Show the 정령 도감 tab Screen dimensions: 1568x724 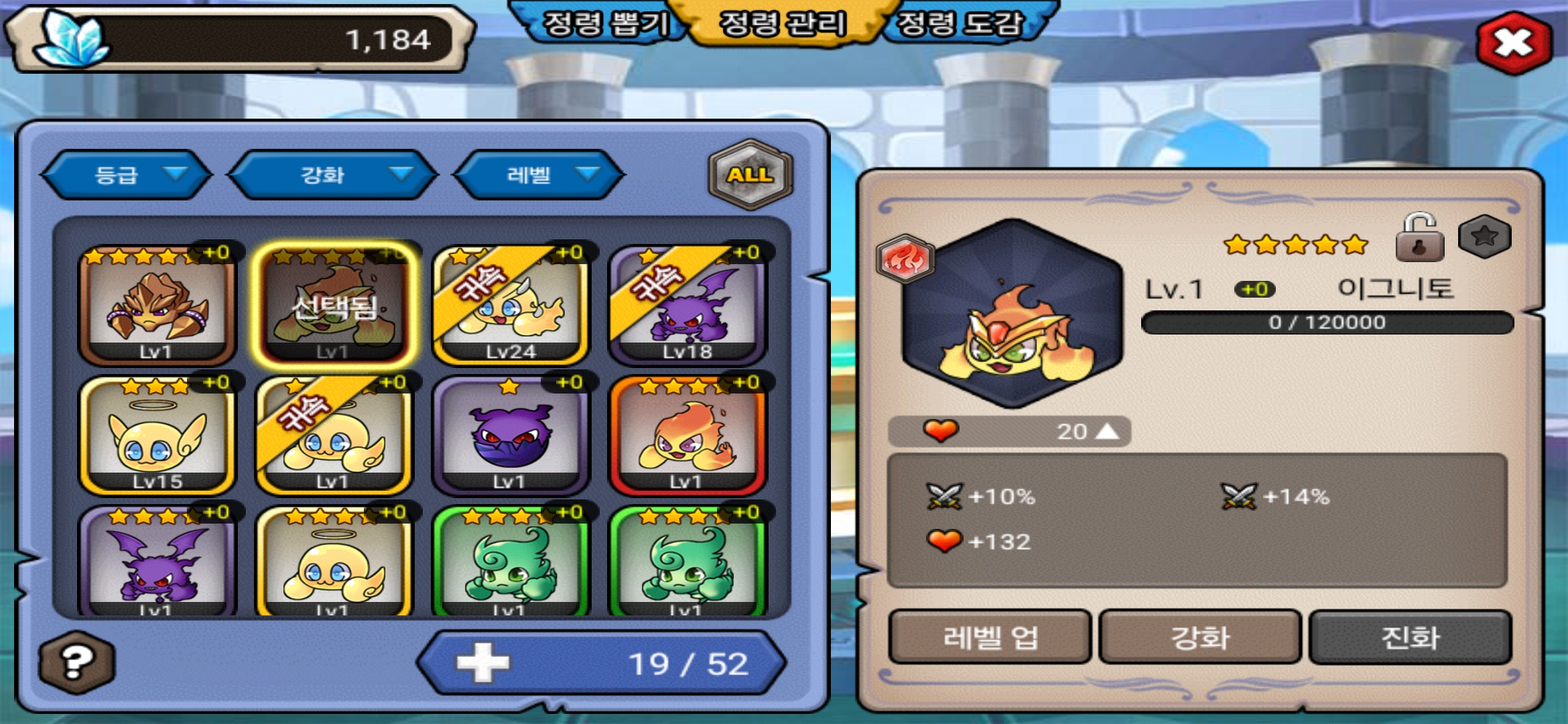pyautogui.click(x=960, y=24)
